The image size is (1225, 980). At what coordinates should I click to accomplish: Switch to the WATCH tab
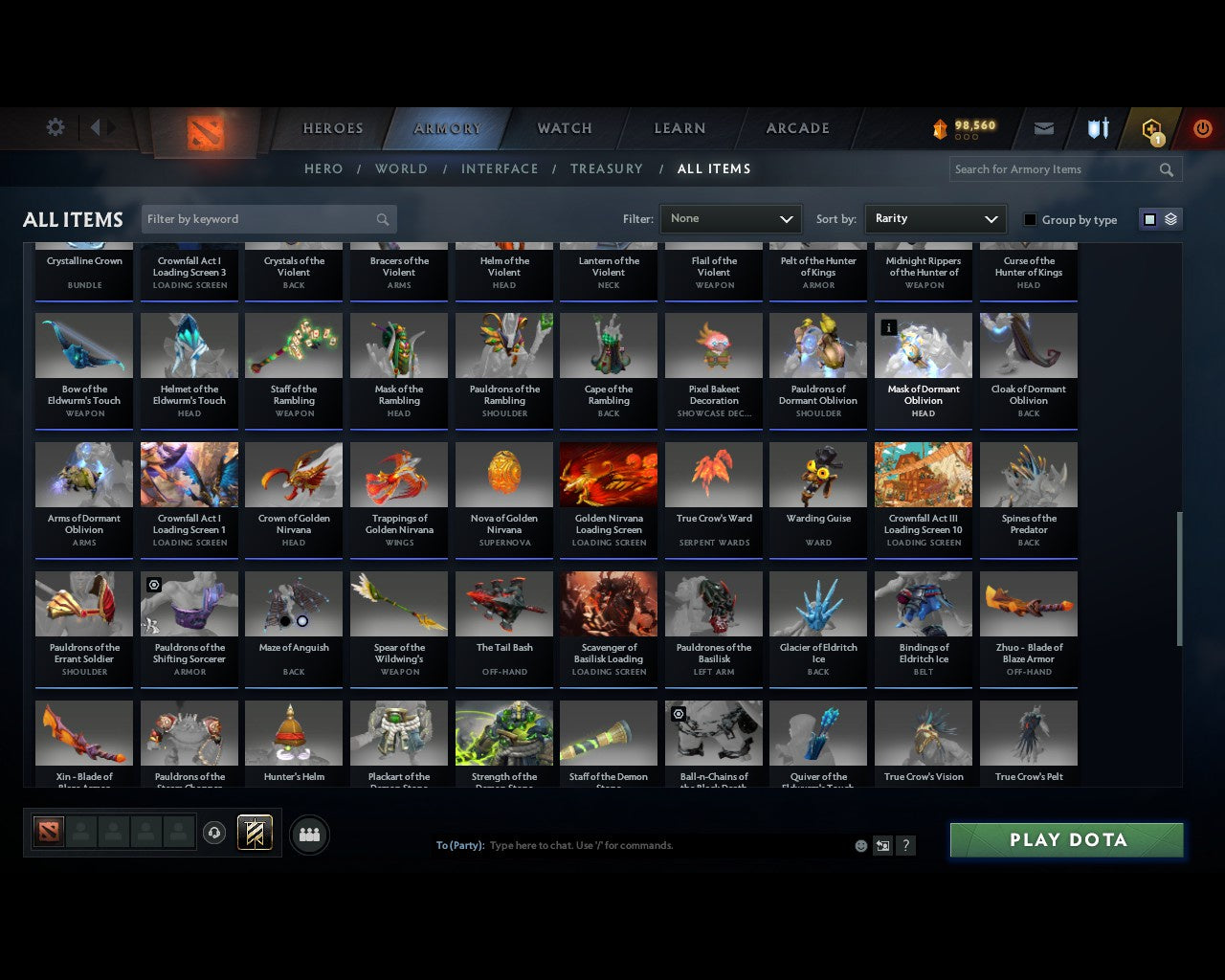(x=563, y=127)
